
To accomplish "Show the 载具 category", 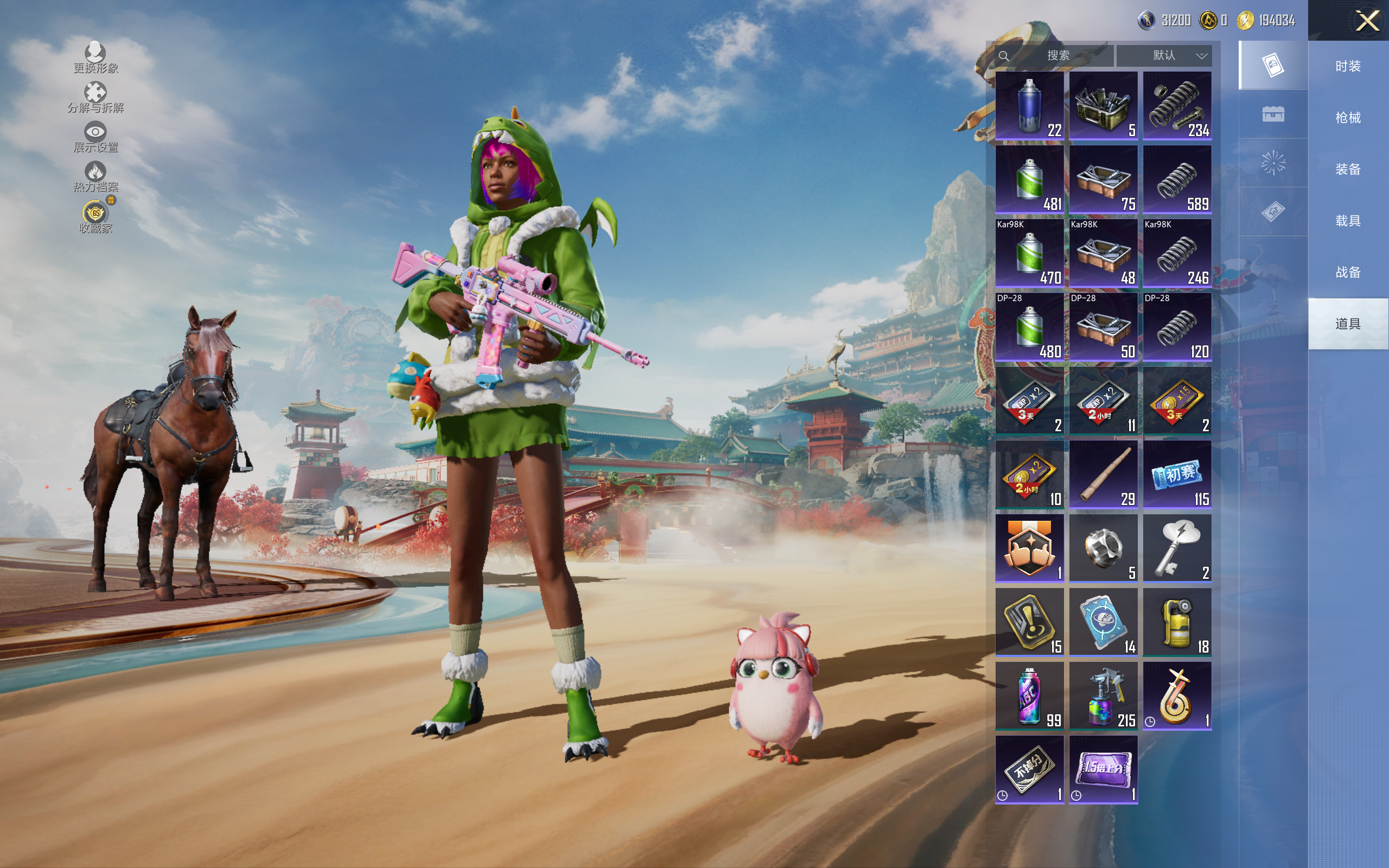I will coord(1347,221).
